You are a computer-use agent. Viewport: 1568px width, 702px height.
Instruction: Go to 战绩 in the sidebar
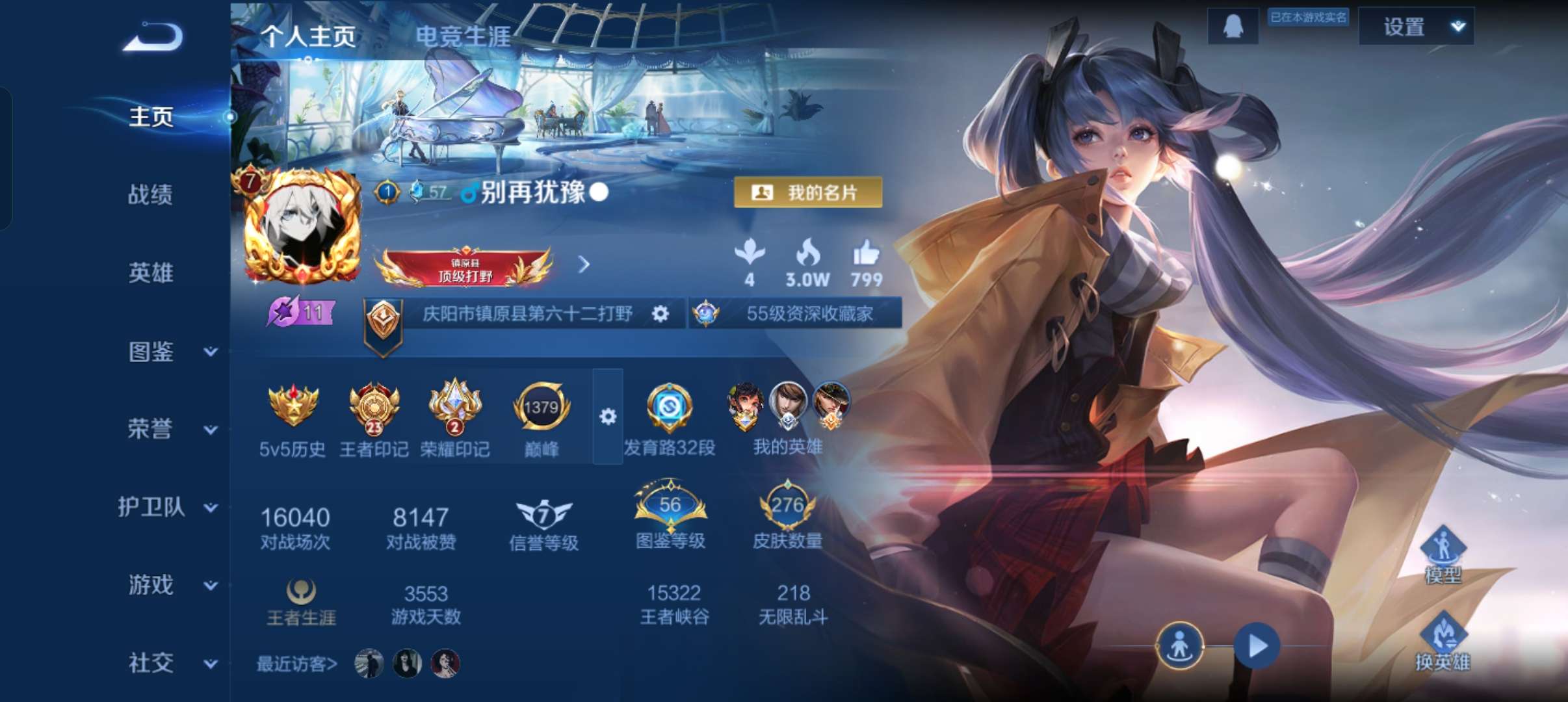click(x=151, y=195)
